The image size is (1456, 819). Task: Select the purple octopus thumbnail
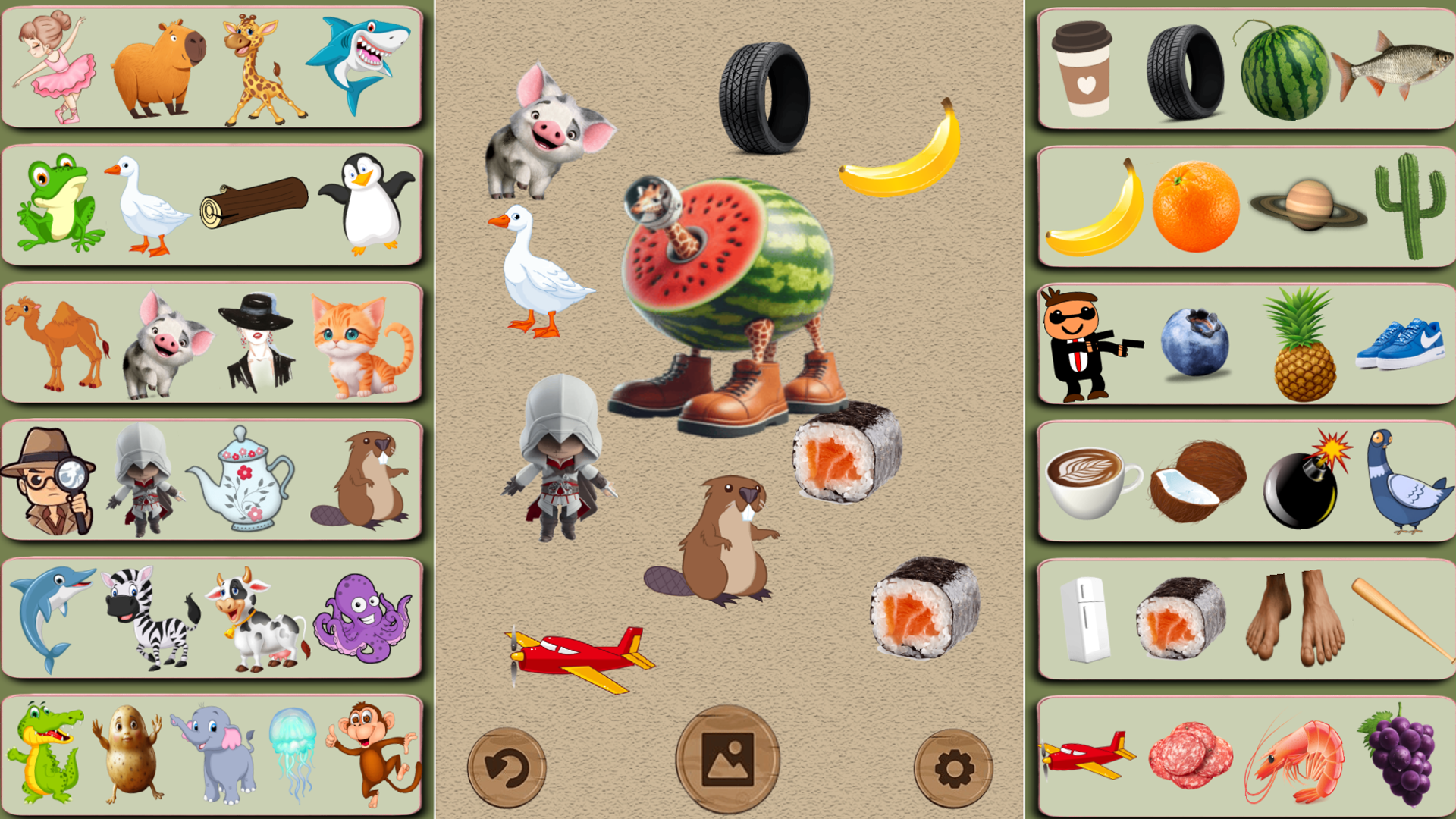[x=364, y=622]
